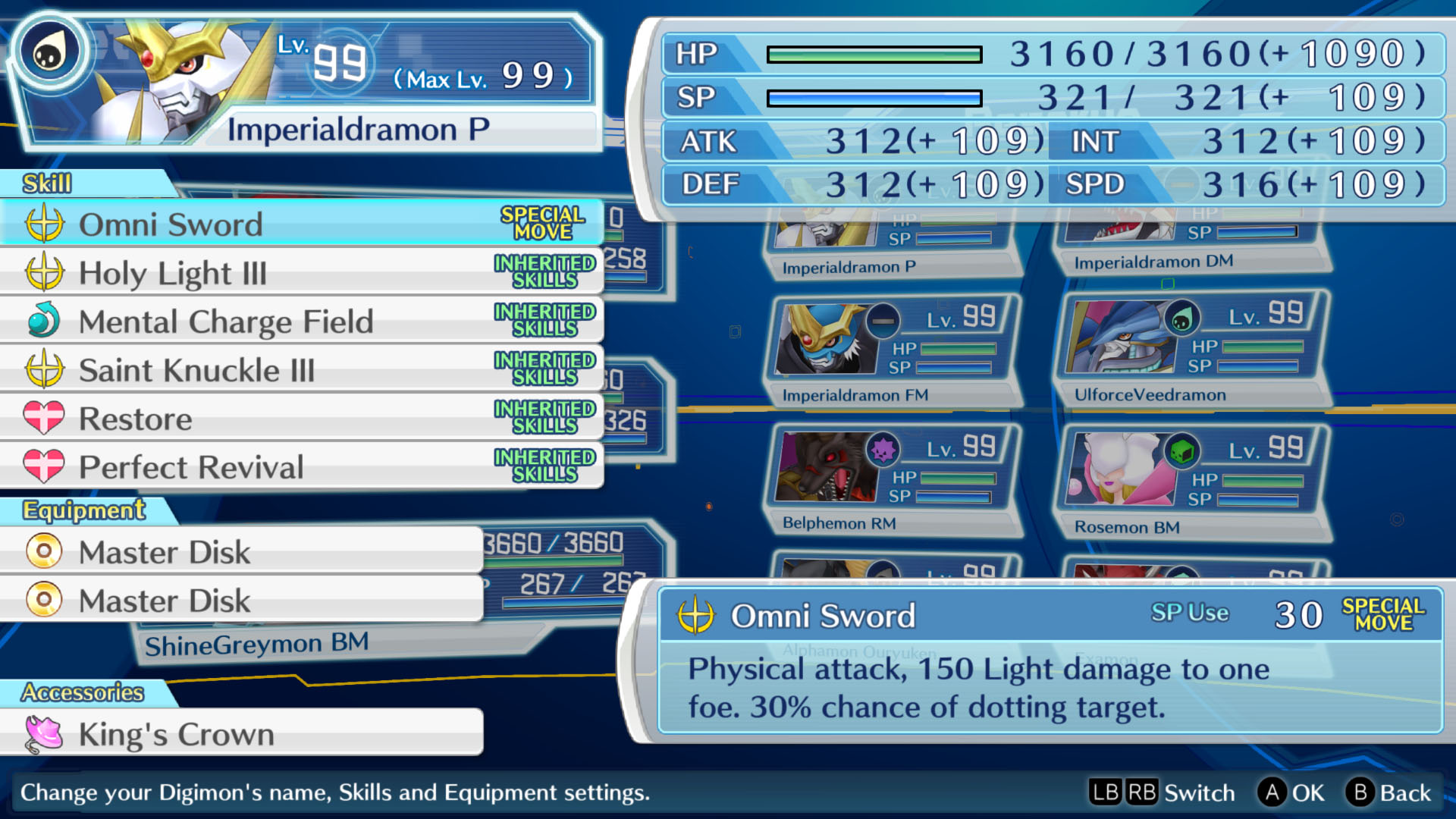Click the Imperialdramon P name field
Image resolution: width=1456 pixels, height=819 pixels.
point(358,130)
